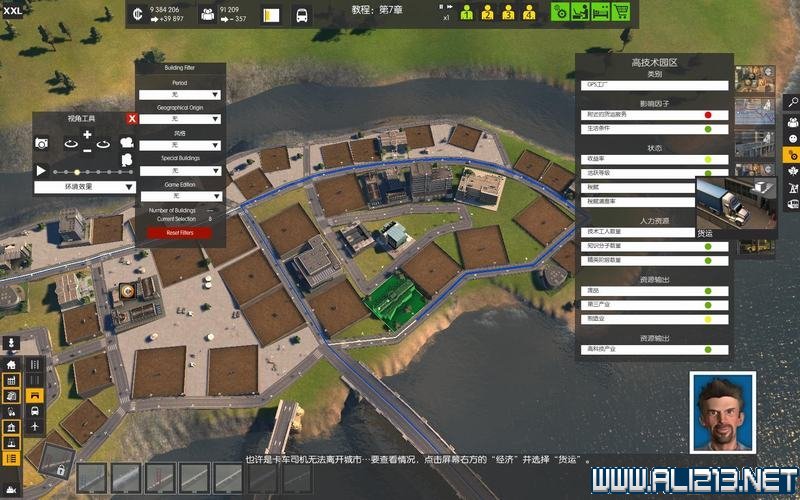Click the red Reset Filters button
800x500 pixels.
tap(180, 233)
